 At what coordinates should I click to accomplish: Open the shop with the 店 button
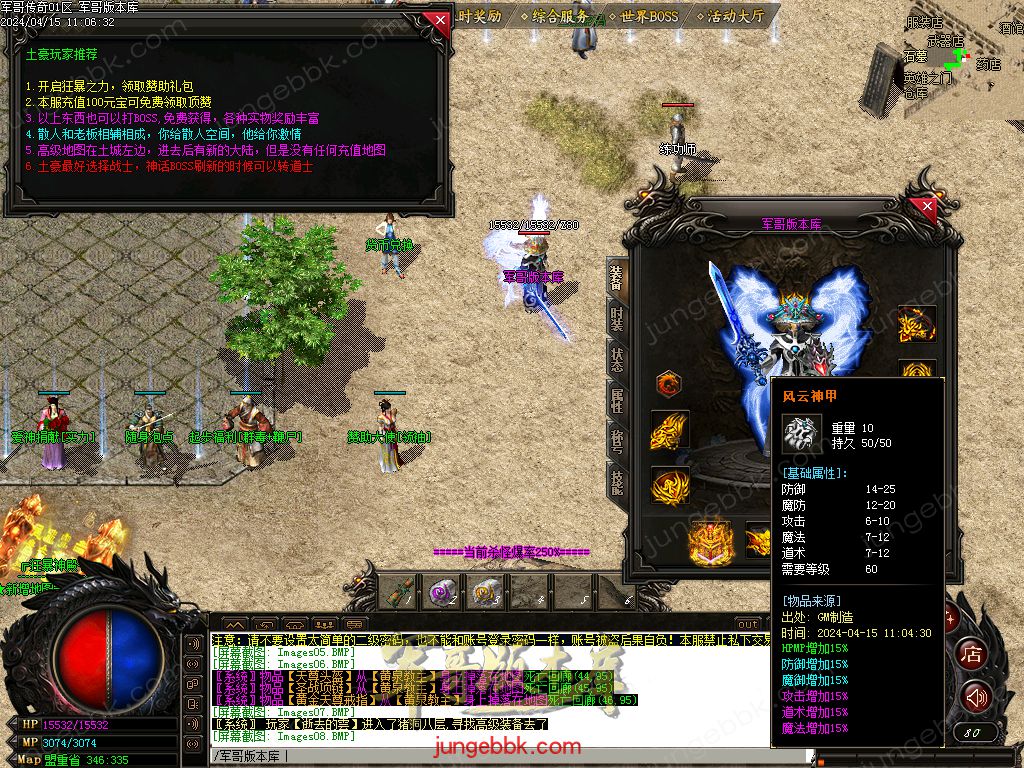pyautogui.click(x=970, y=655)
